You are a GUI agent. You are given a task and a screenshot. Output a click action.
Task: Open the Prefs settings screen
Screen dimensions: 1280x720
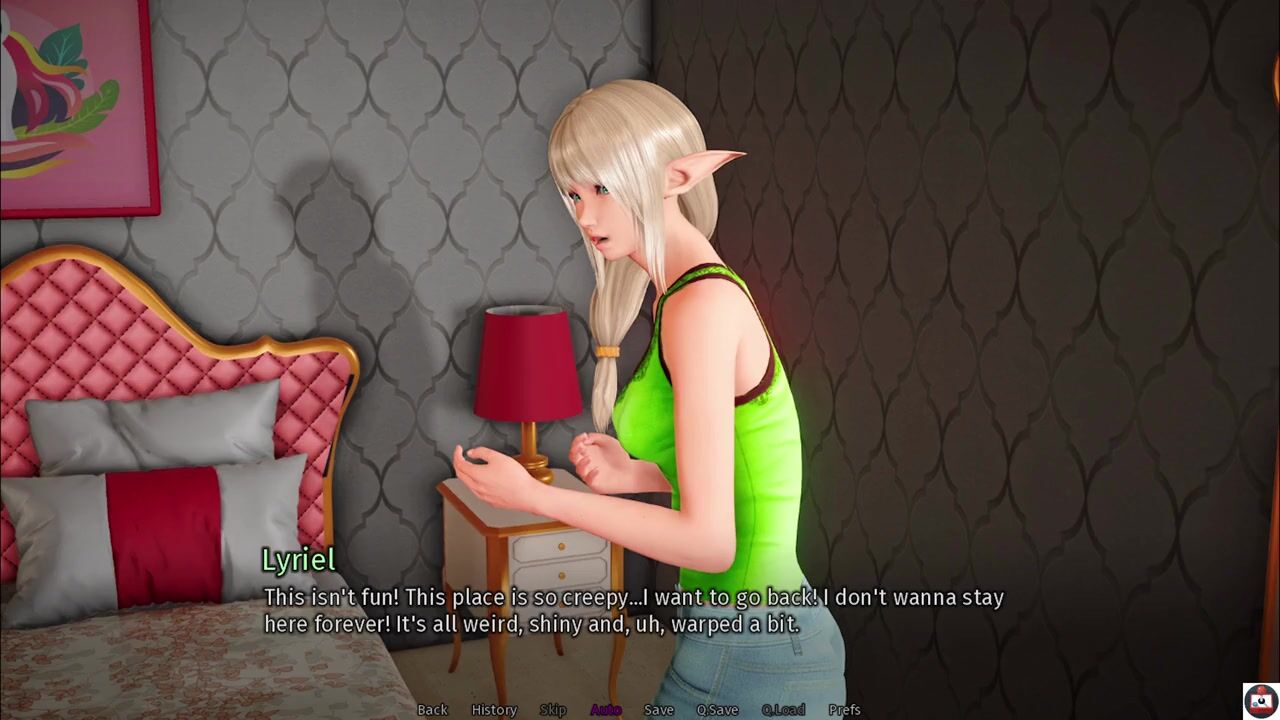pos(844,710)
